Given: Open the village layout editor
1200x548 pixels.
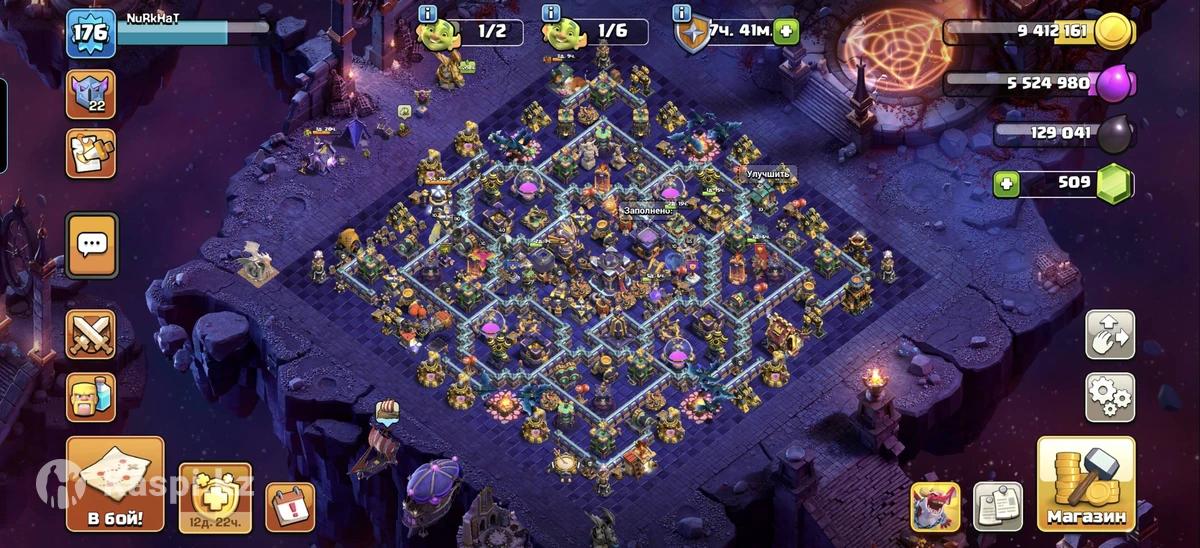Looking at the screenshot, I should (1110, 335).
